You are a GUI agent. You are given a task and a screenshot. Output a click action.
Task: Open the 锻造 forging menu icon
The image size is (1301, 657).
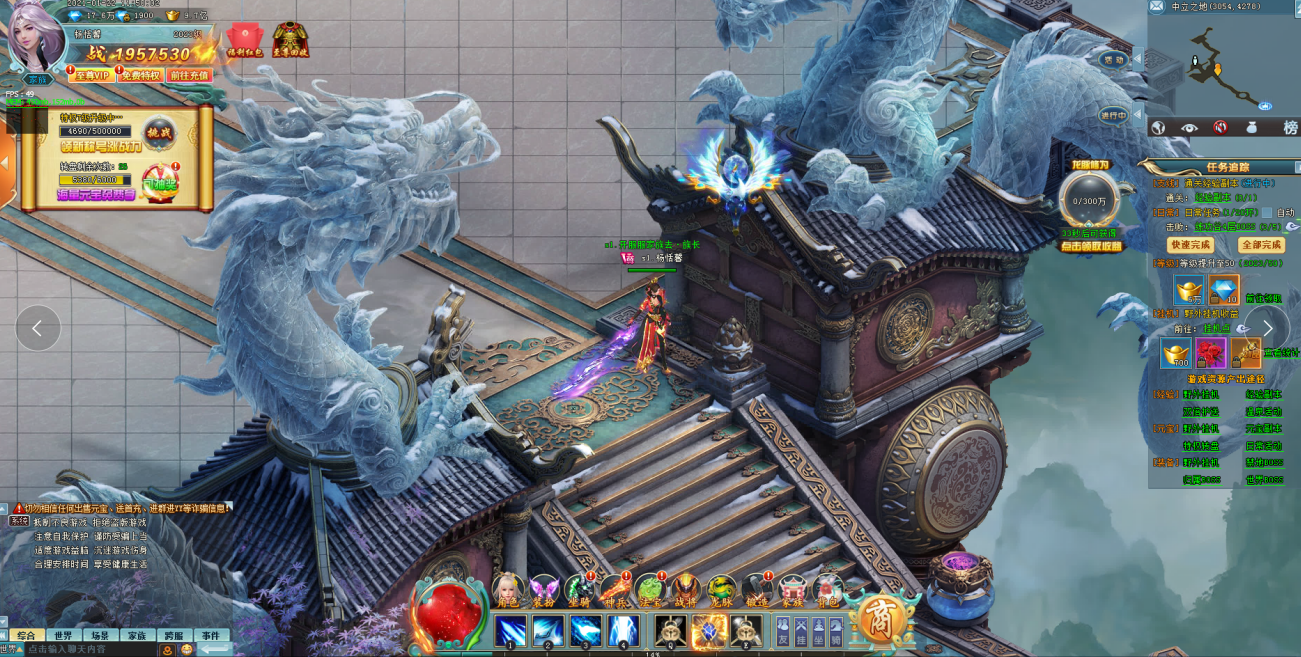click(x=756, y=590)
